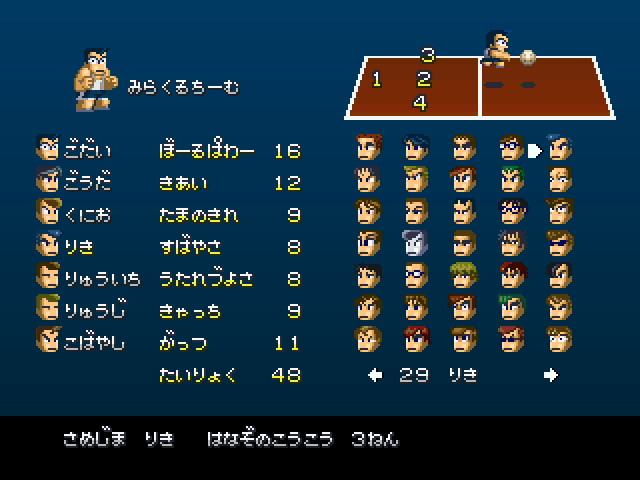Pick りき in the team roster list
640x480 pixels.
68,244
